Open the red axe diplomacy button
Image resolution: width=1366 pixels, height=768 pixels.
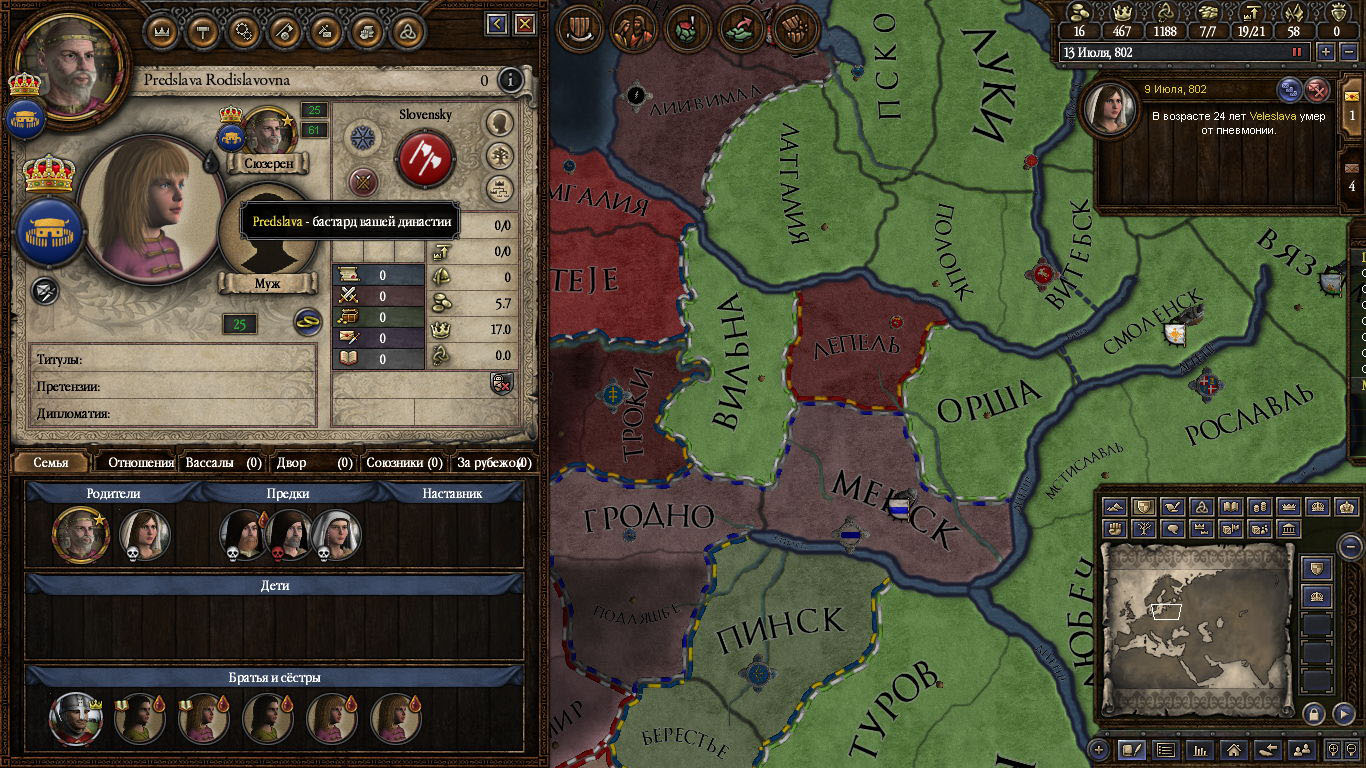[x=426, y=158]
